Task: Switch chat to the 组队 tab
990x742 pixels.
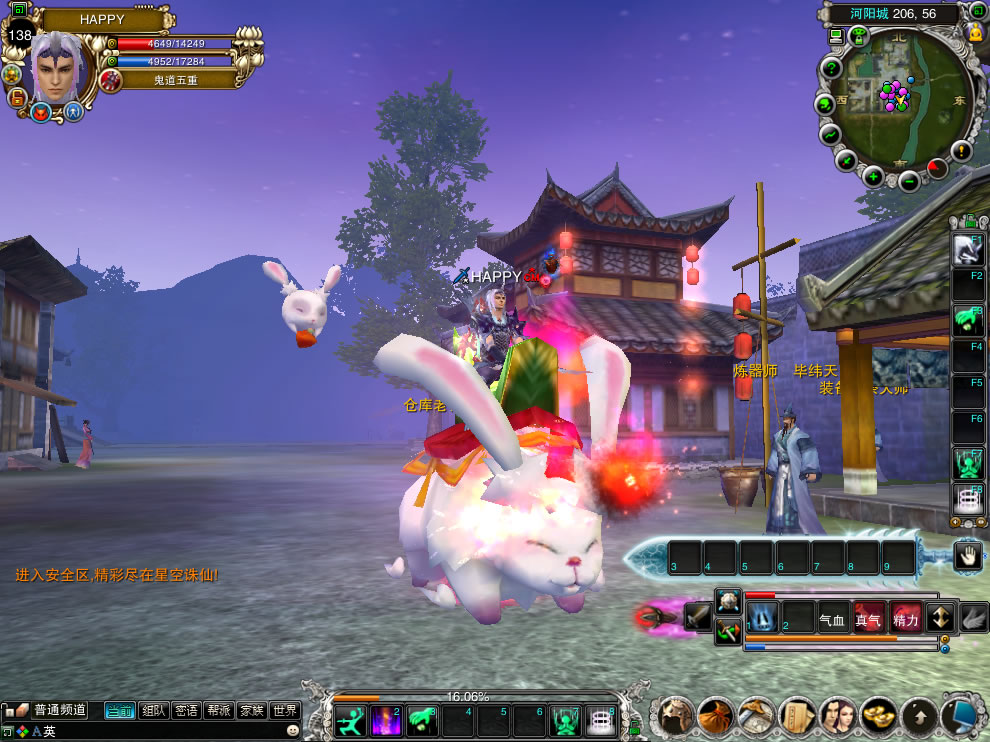Action: (153, 710)
